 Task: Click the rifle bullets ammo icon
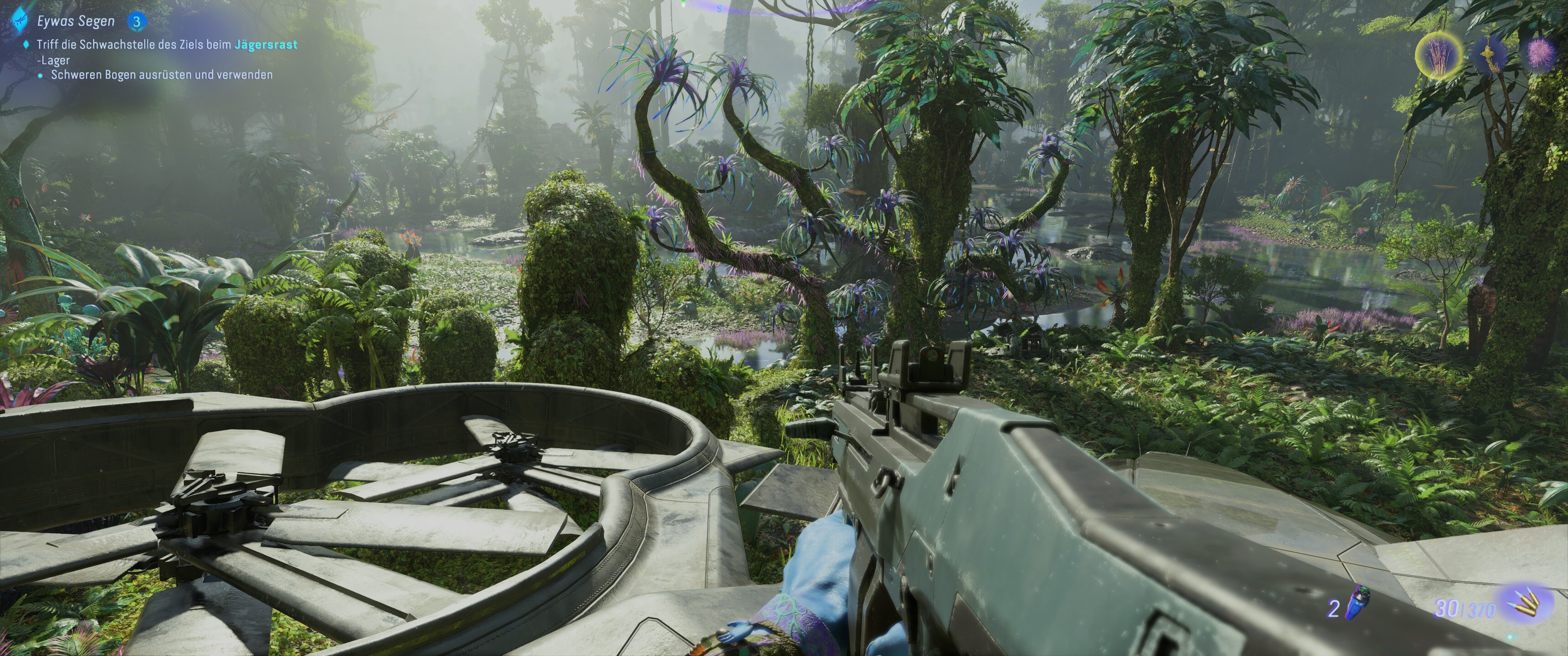point(1526,605)
